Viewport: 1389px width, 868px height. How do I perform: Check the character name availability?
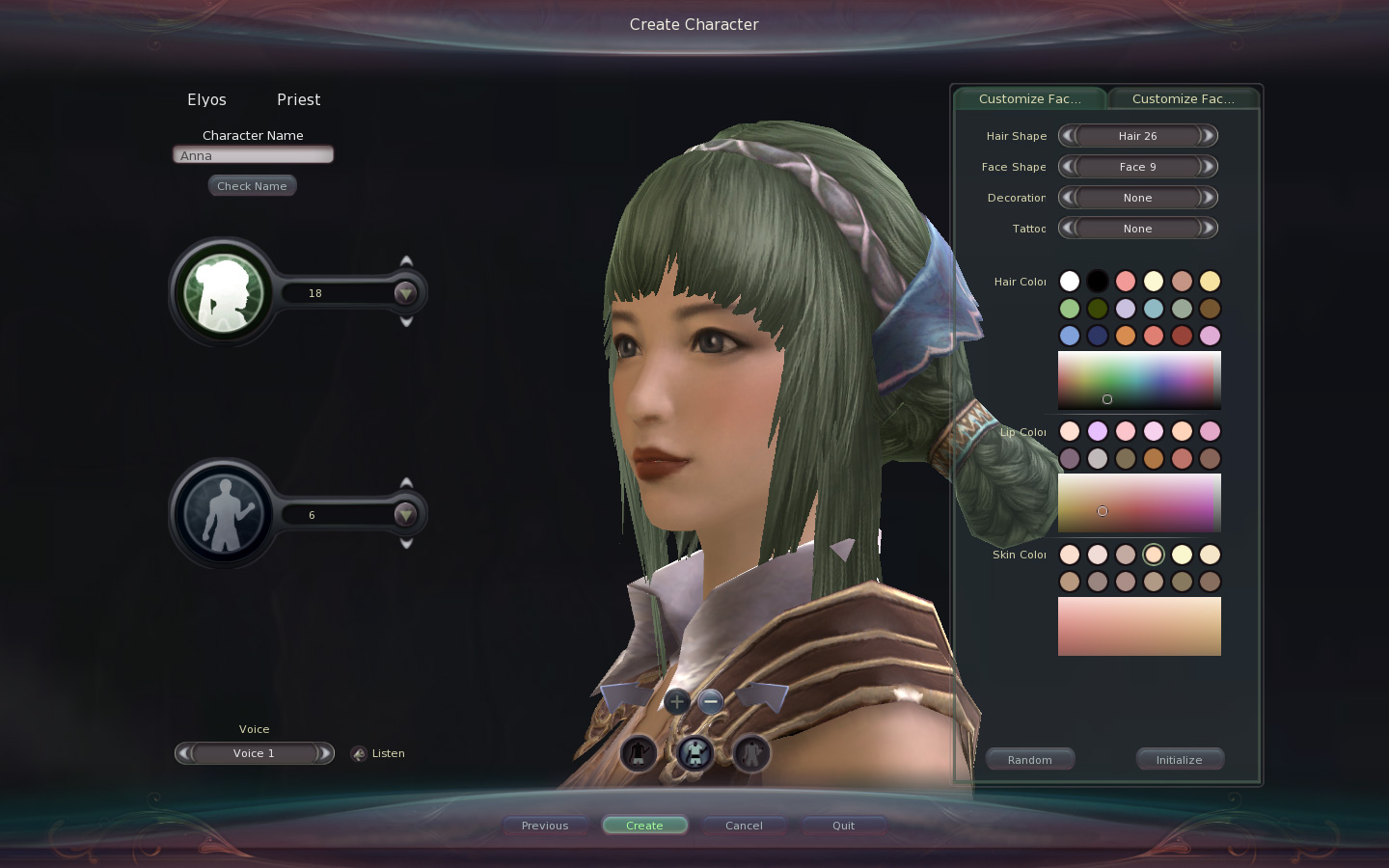(252, 186)
